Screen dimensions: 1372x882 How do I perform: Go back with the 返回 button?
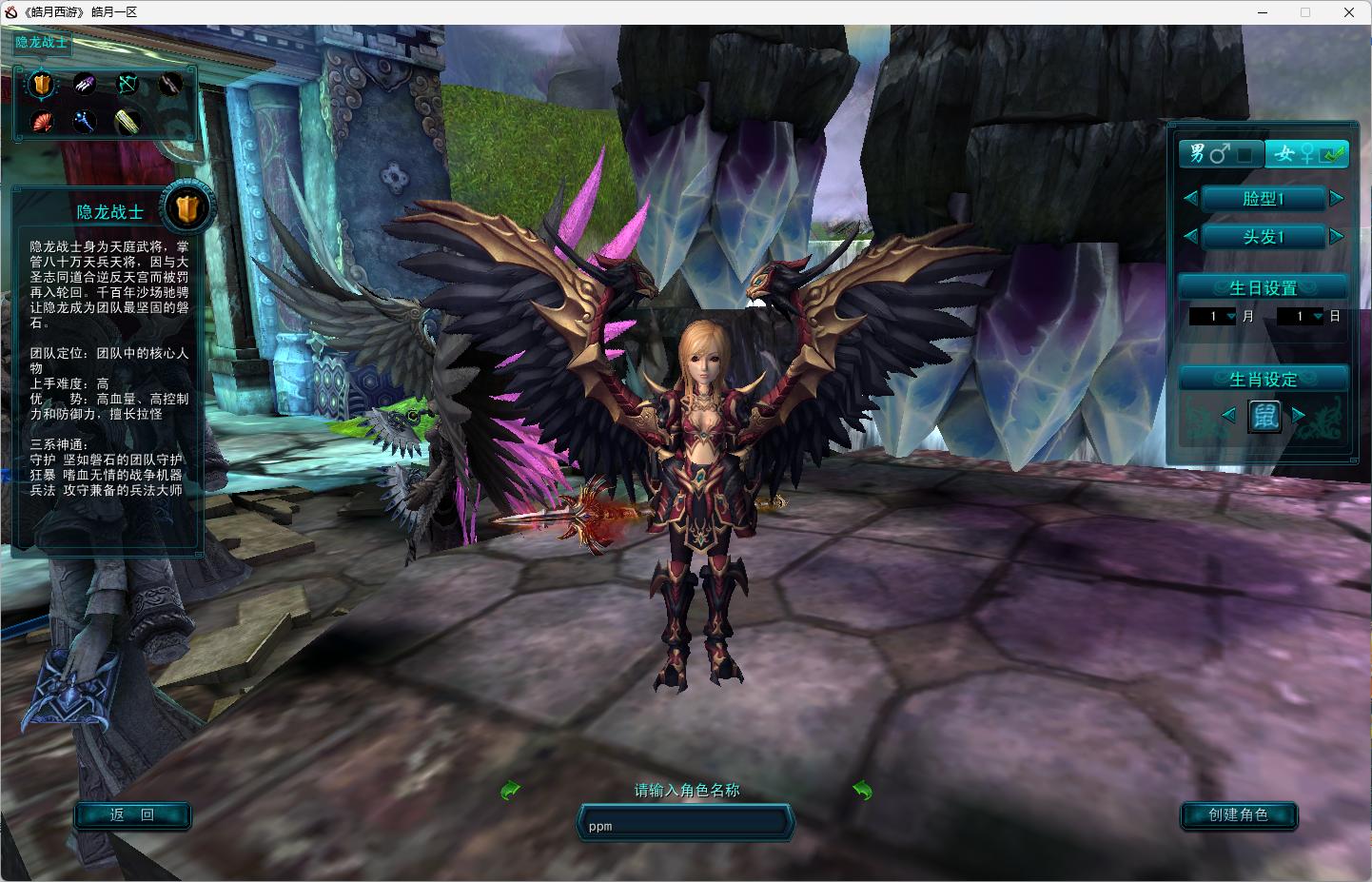click(132, 814)
